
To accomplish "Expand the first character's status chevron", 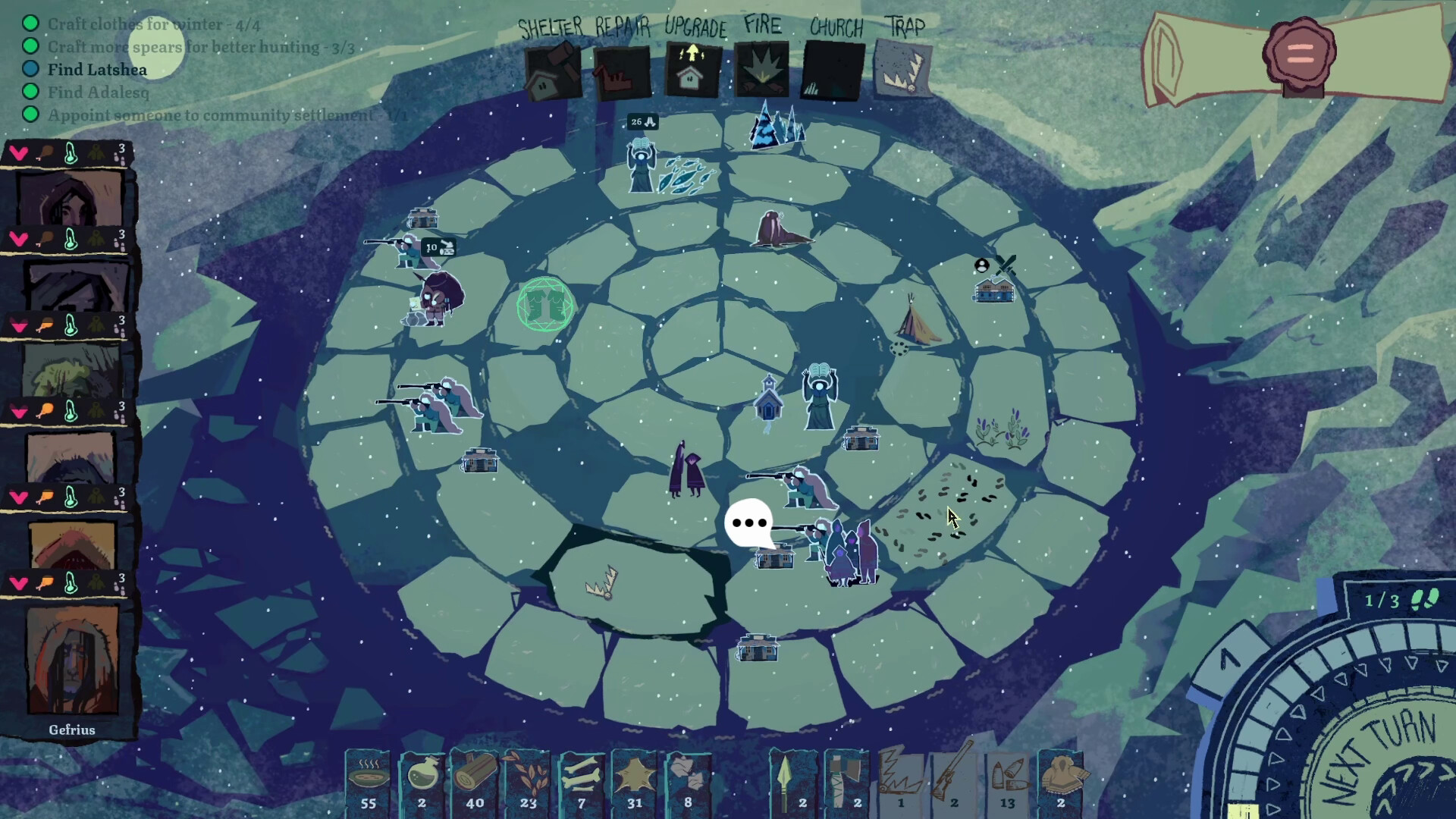I will coord(19,152).
